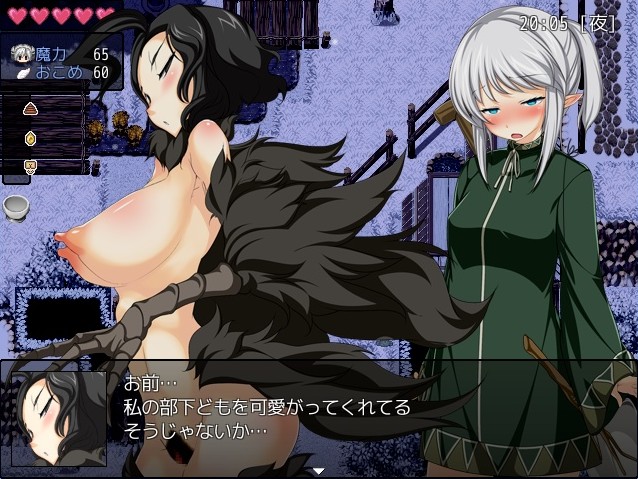Select the small face mask icon
The image size is (638, 479).
29,165
